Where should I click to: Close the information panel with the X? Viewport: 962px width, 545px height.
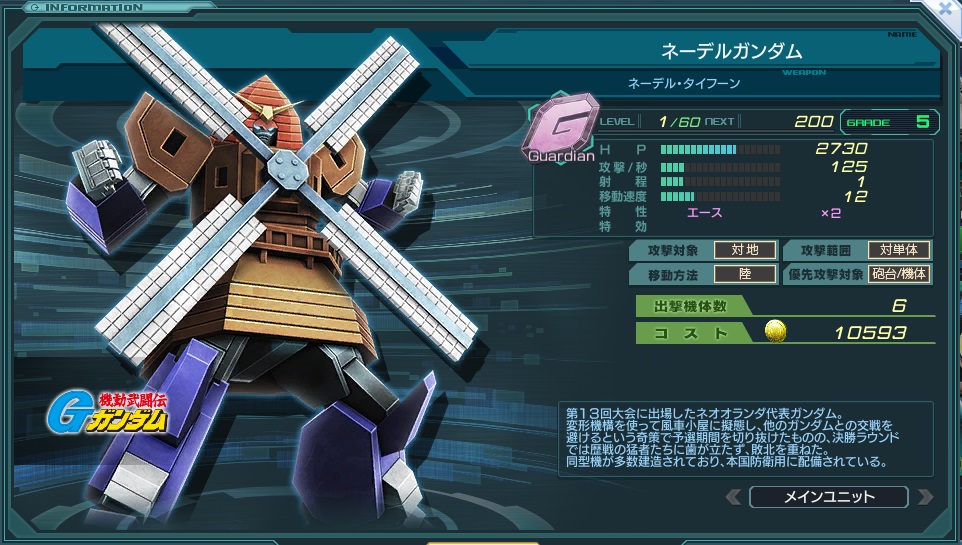click(946, 8)
